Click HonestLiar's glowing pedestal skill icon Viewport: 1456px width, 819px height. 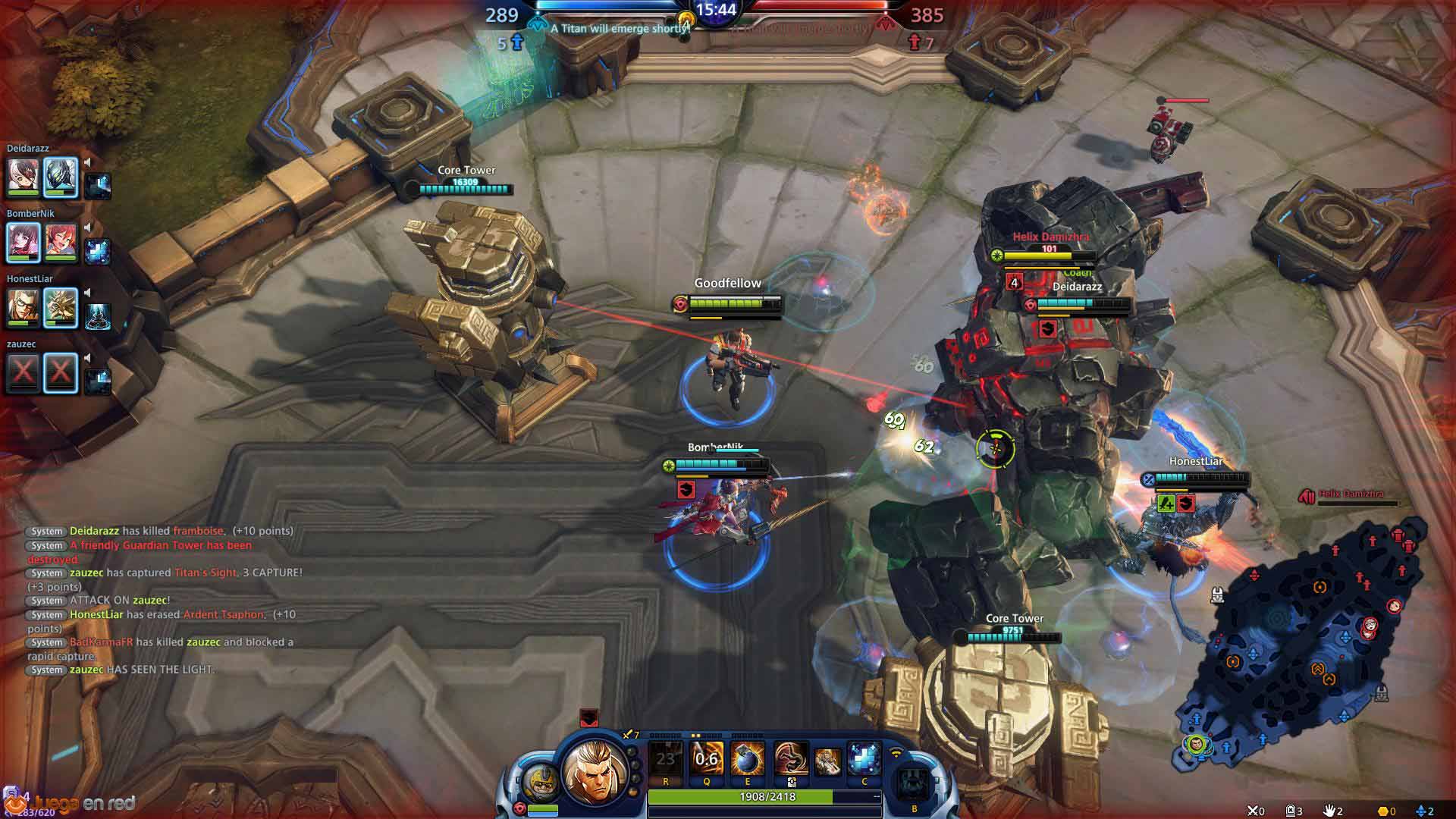point(99,316)
